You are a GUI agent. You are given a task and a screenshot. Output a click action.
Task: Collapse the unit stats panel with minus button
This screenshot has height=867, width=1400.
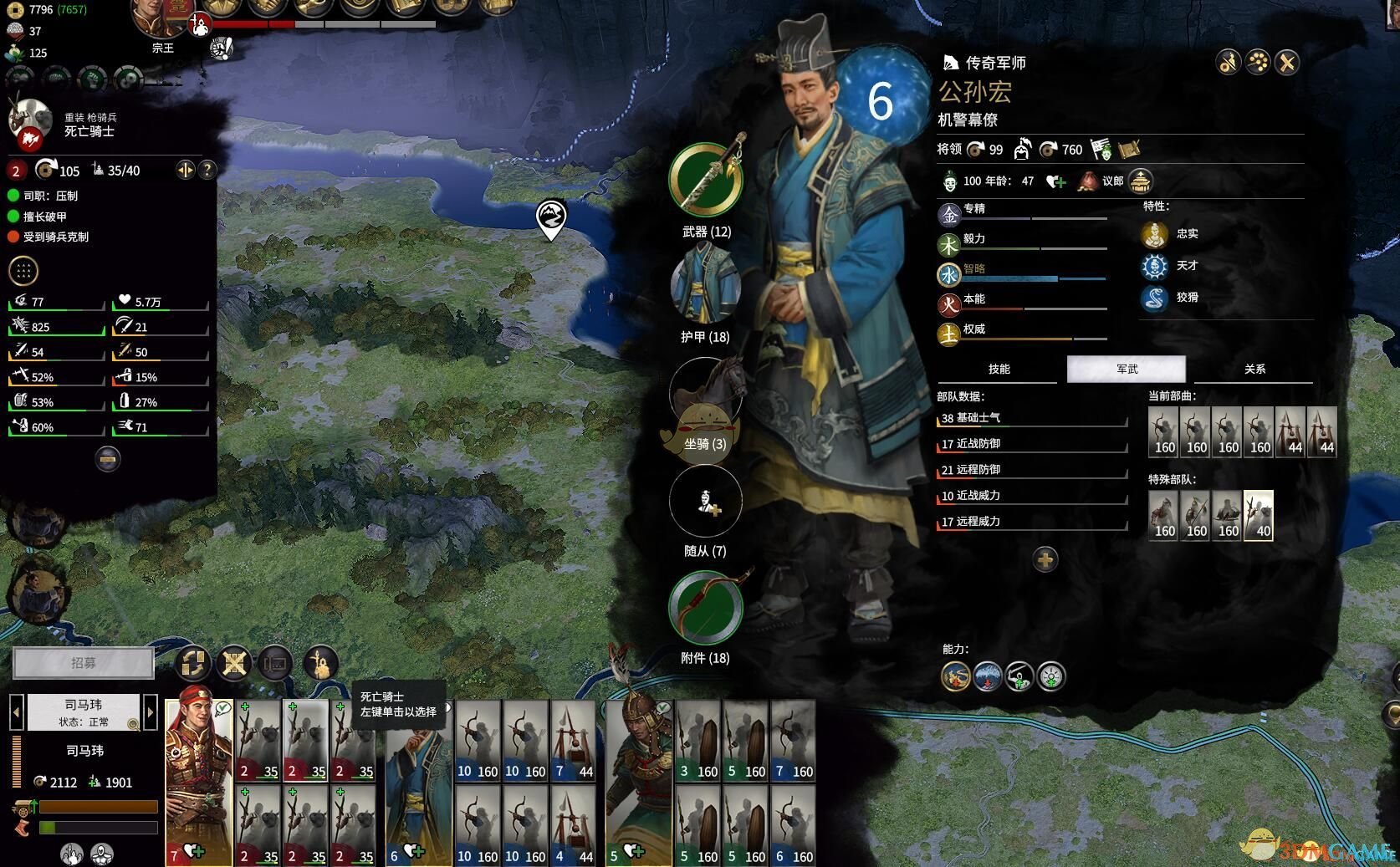pos(108,458)
